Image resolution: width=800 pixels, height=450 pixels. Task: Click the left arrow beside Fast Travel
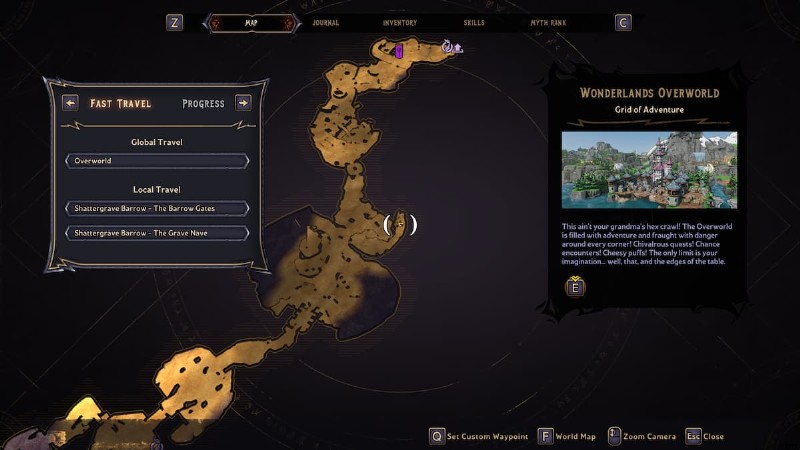pos(70,102)
